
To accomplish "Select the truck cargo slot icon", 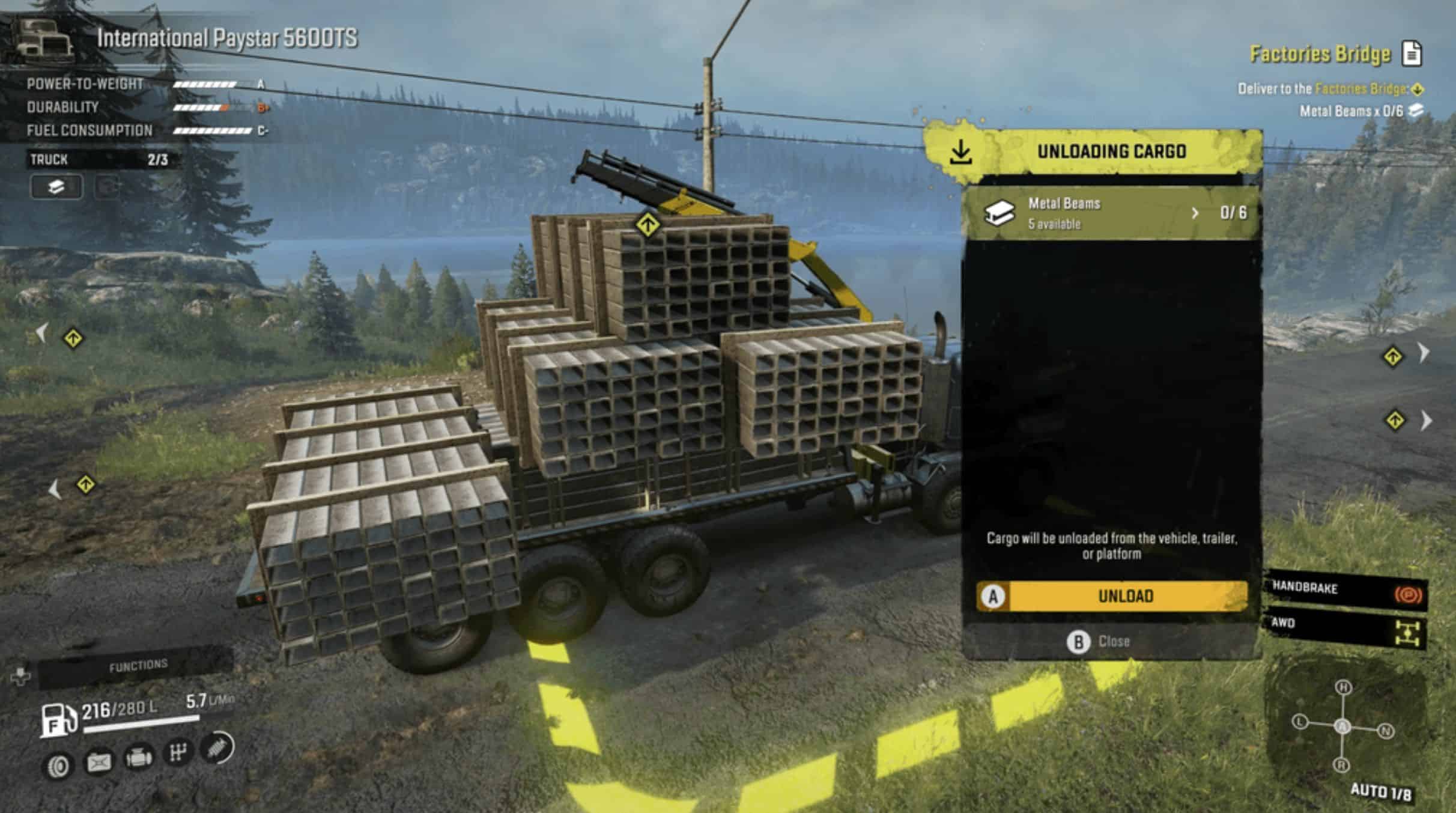I will 56,187.
